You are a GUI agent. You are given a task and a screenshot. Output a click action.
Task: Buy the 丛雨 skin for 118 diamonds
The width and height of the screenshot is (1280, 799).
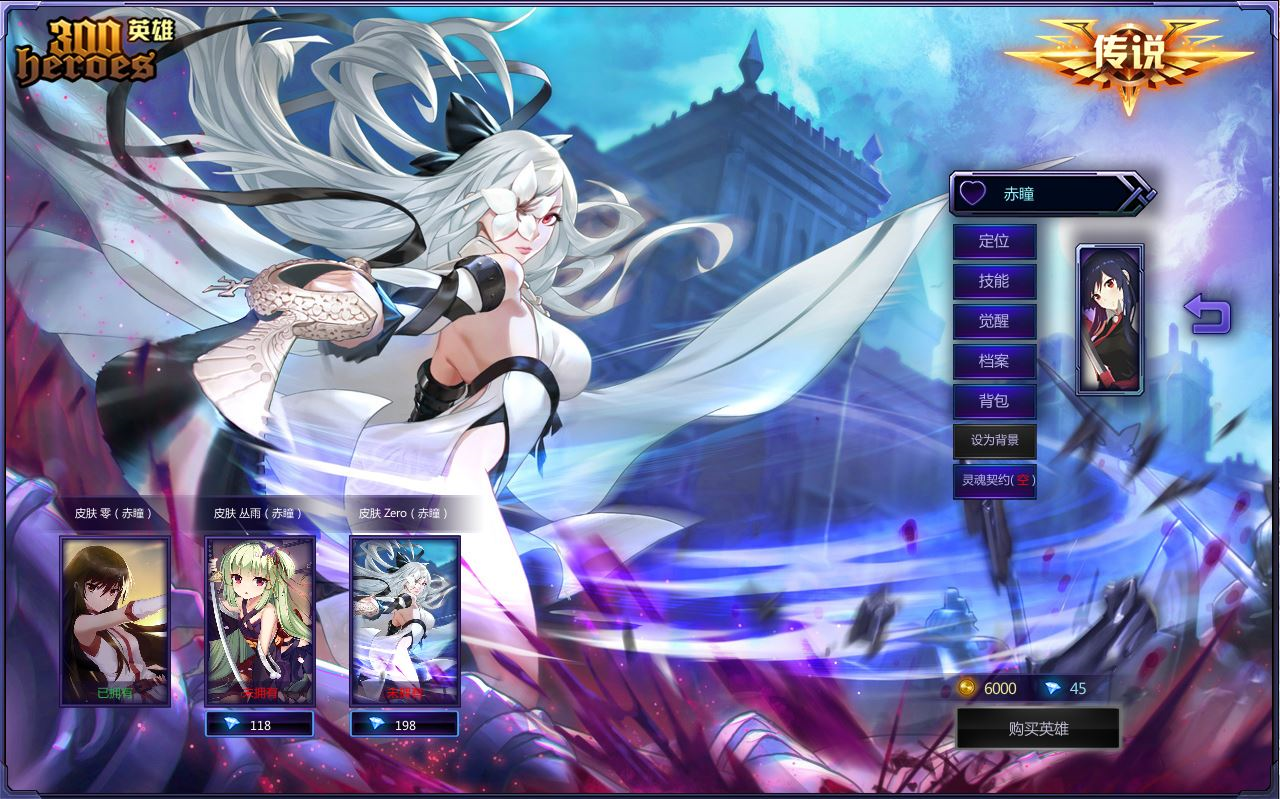coord(260,725)
